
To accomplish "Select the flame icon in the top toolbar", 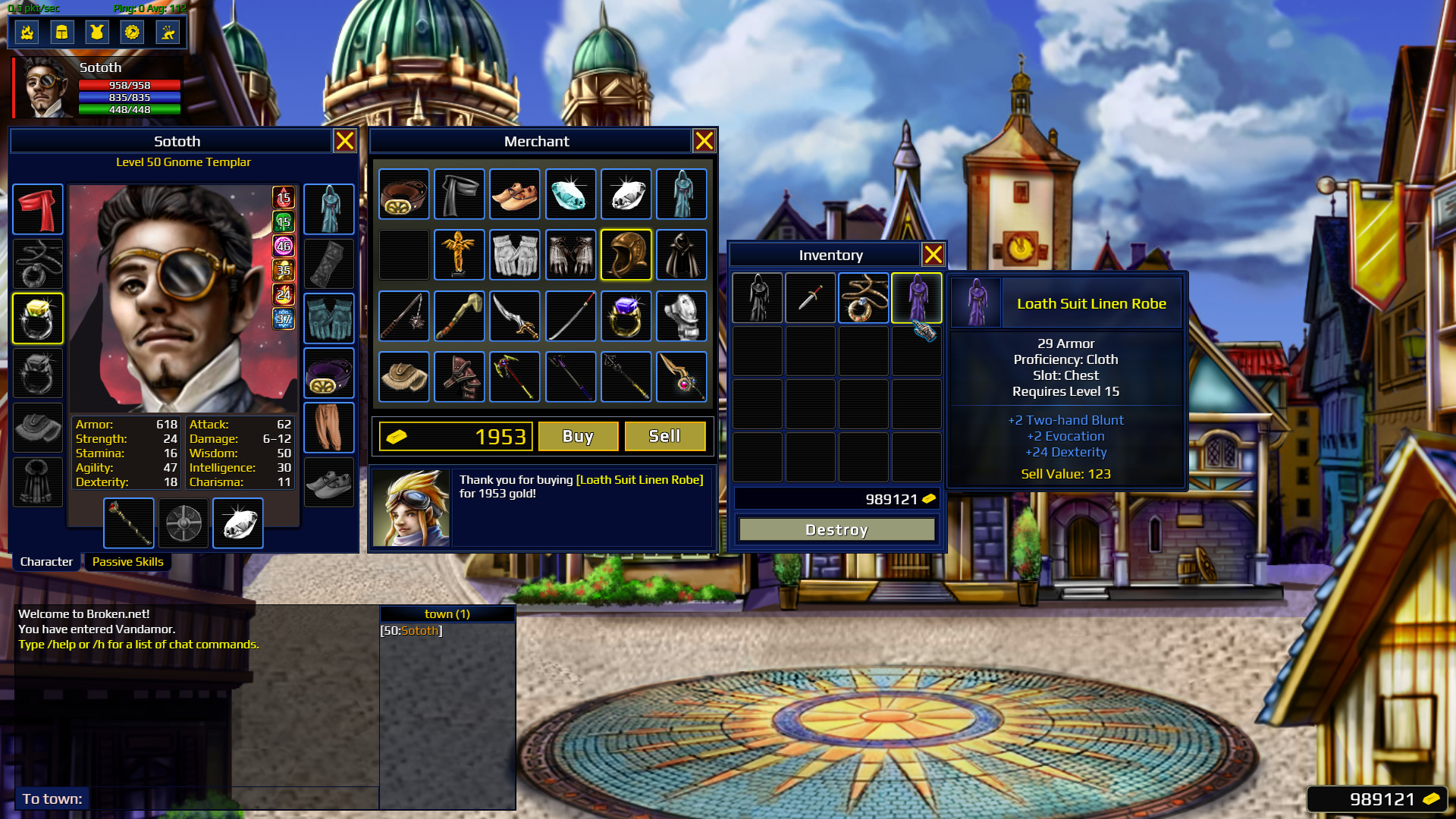I will point(27,32).
